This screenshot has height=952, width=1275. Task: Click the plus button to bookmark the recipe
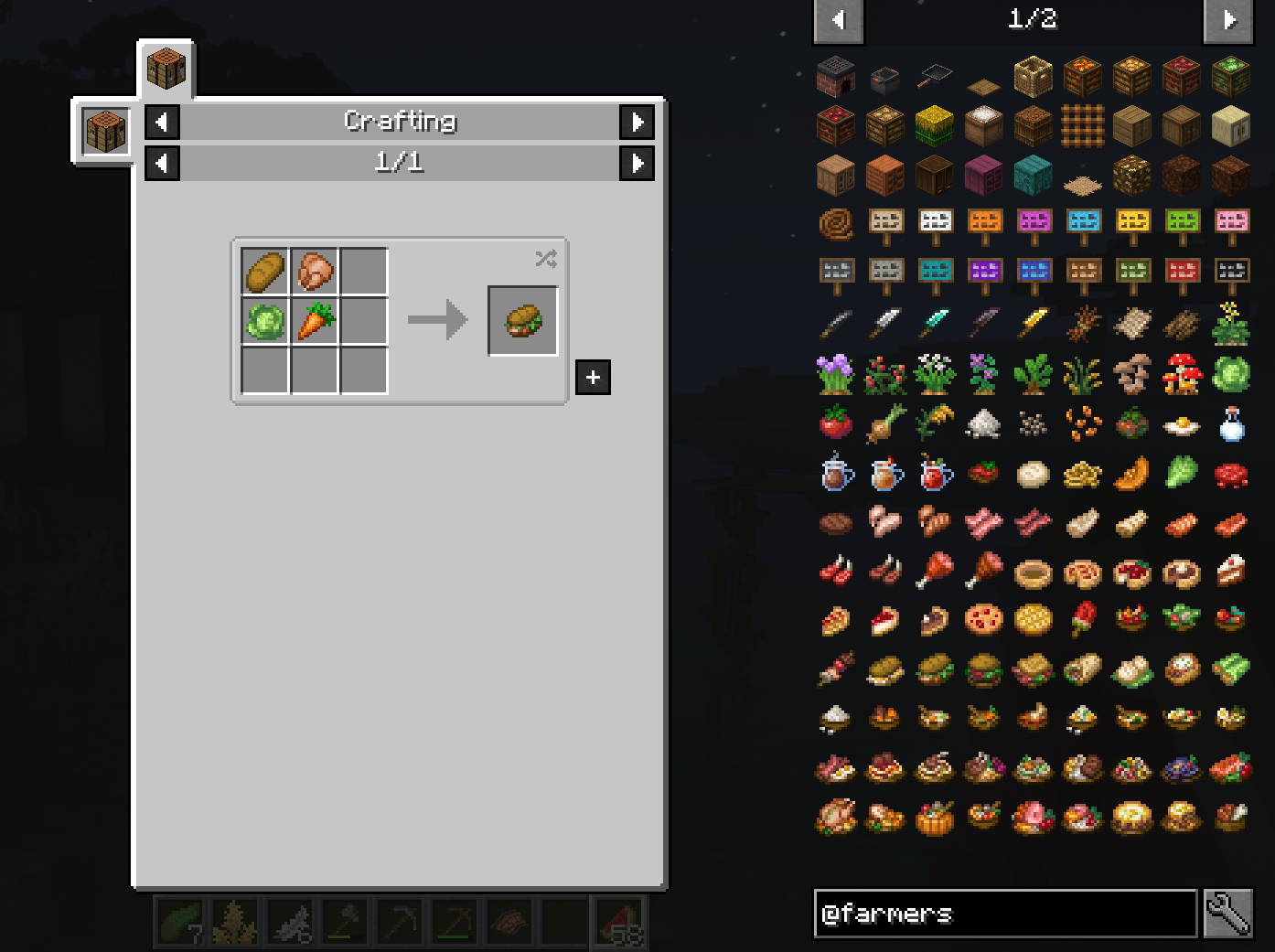[x=593, y=377]
